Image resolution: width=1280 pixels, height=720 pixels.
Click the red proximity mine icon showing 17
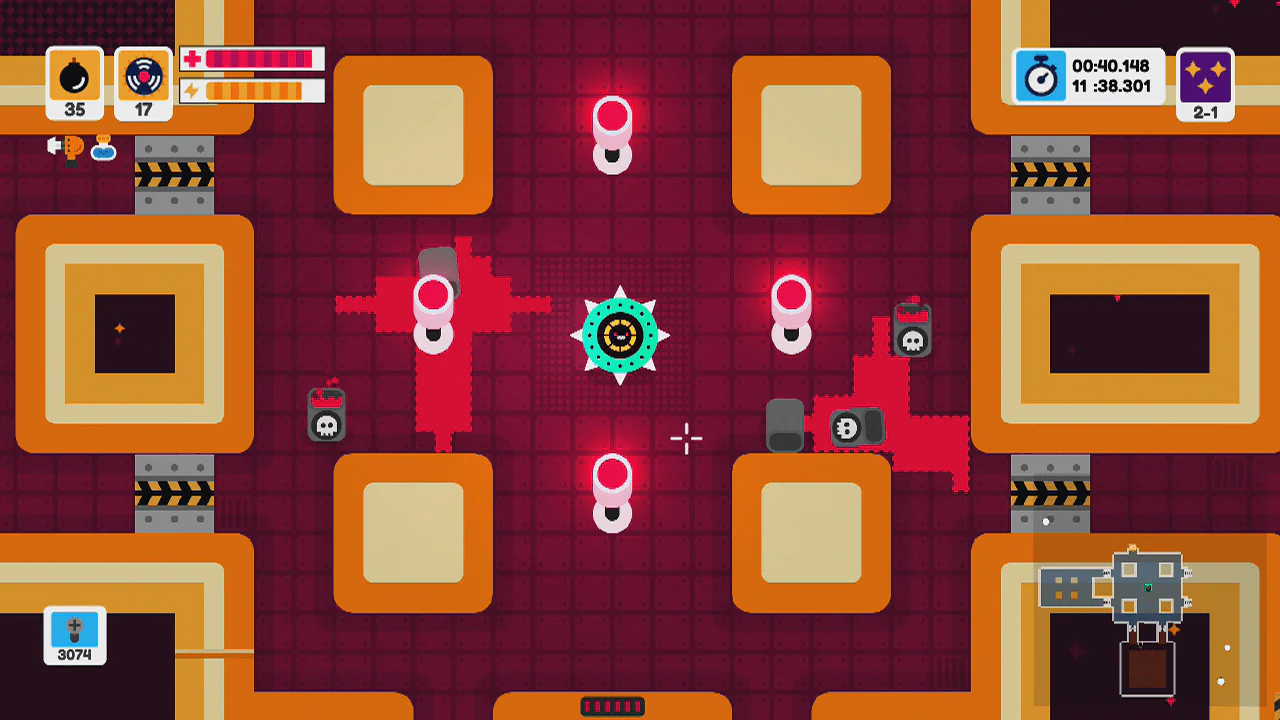pyautogui.click(x=142, y=82)
